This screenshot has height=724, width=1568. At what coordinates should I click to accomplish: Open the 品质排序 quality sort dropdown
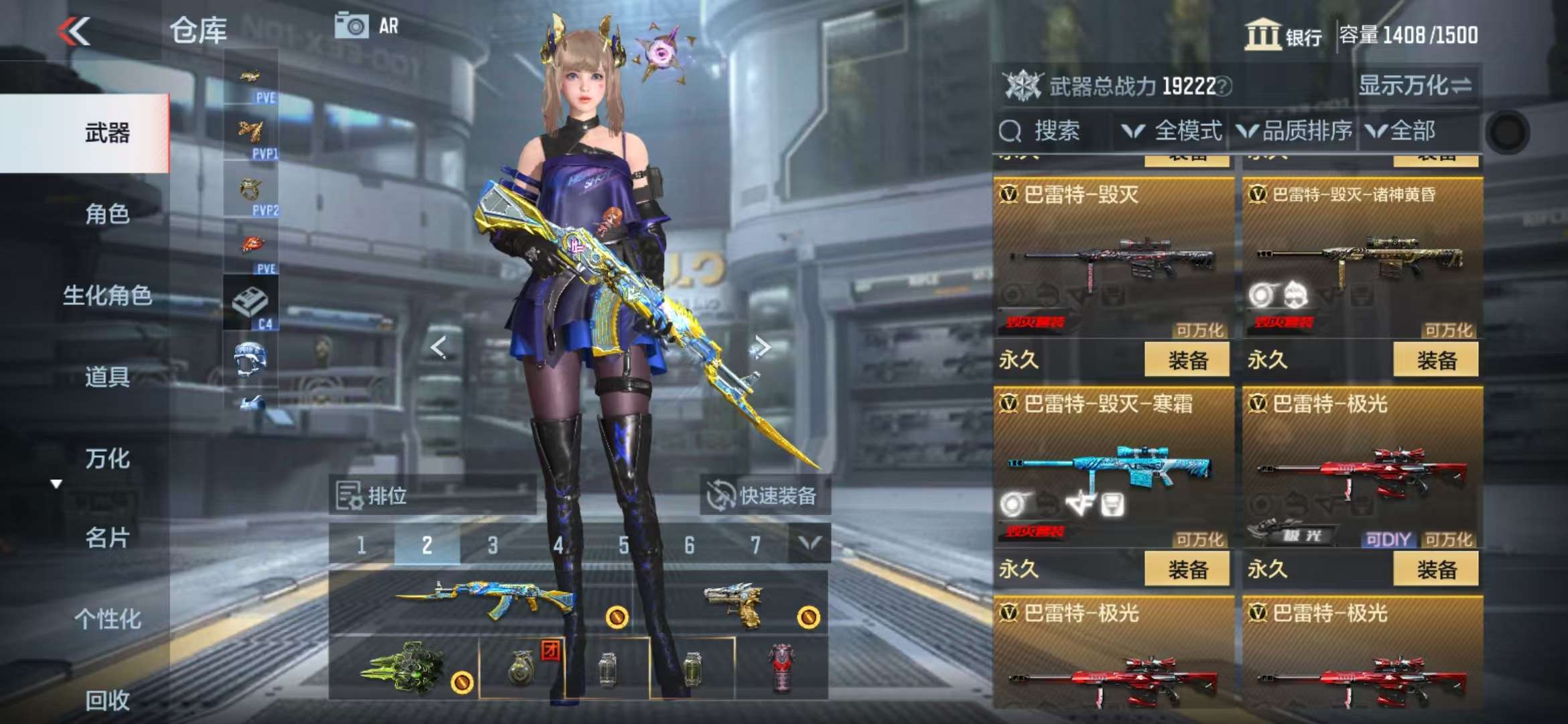coord(1295,131)
